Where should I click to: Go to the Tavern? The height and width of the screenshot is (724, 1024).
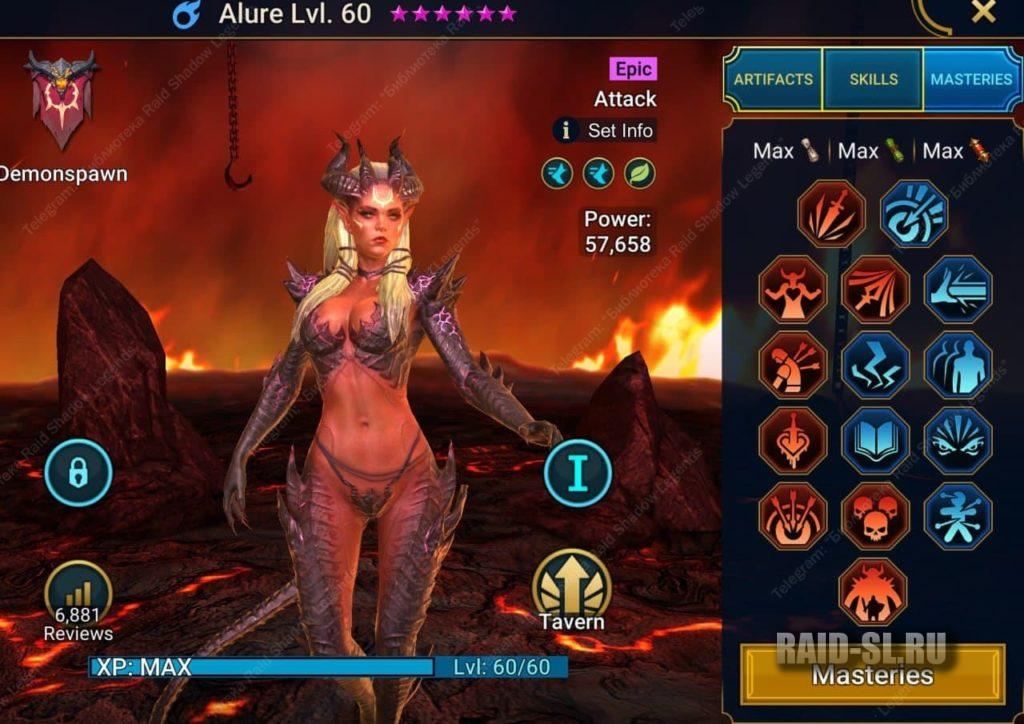click(x=572, y=590)
